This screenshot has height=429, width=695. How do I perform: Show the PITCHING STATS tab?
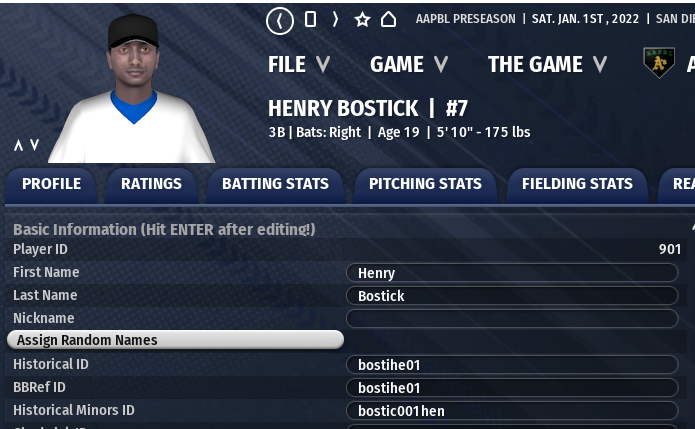coord(425,184)
